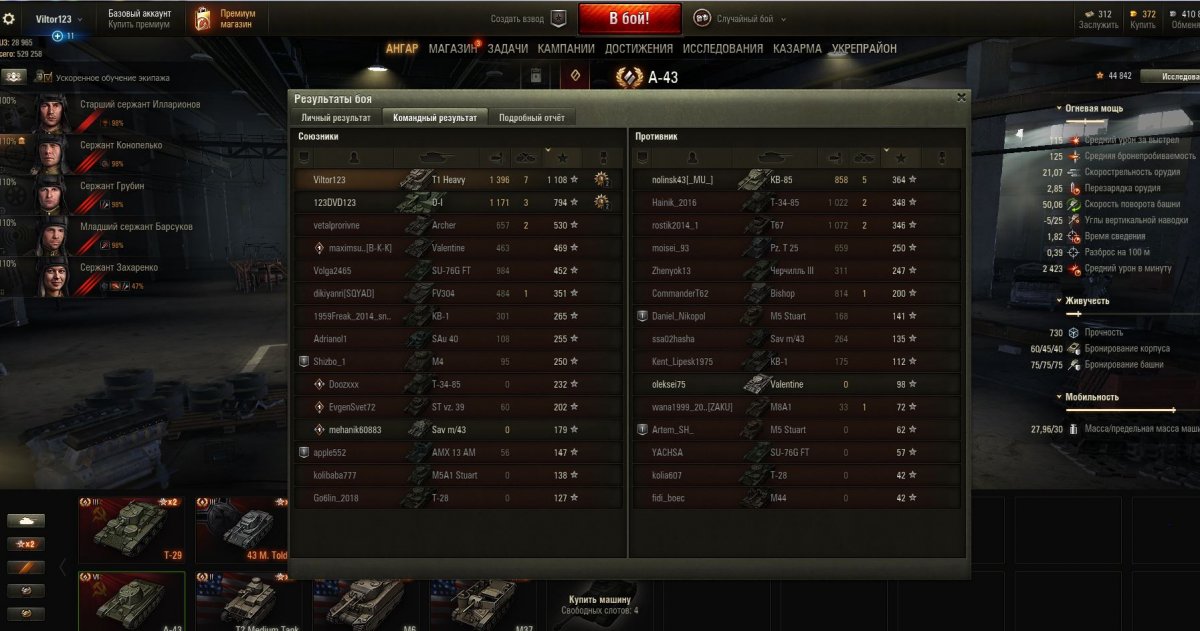Select the Командный результат tab
The width and height of the screenshot is (1200, 631).
pos(433,118)
